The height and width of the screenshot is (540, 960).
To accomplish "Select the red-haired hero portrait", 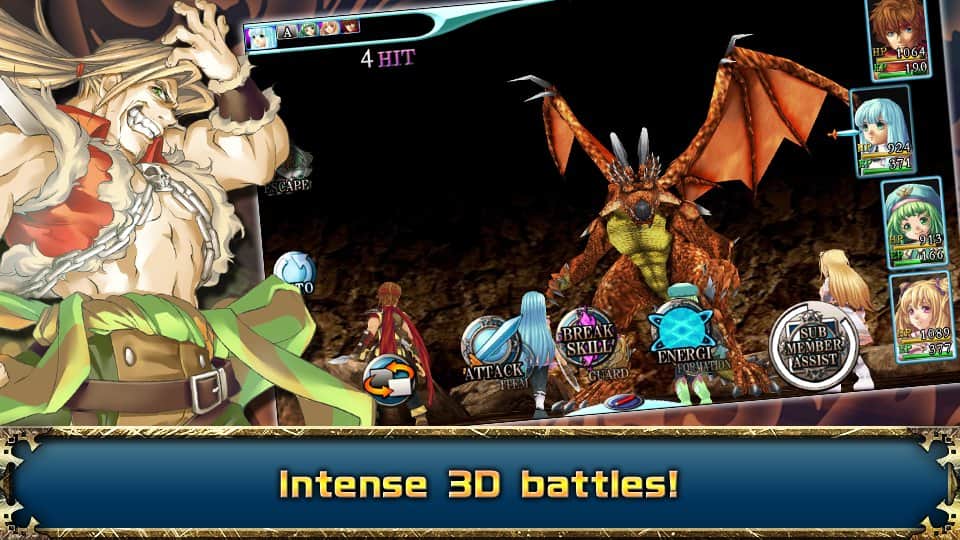I will click(x=896, y=38).
